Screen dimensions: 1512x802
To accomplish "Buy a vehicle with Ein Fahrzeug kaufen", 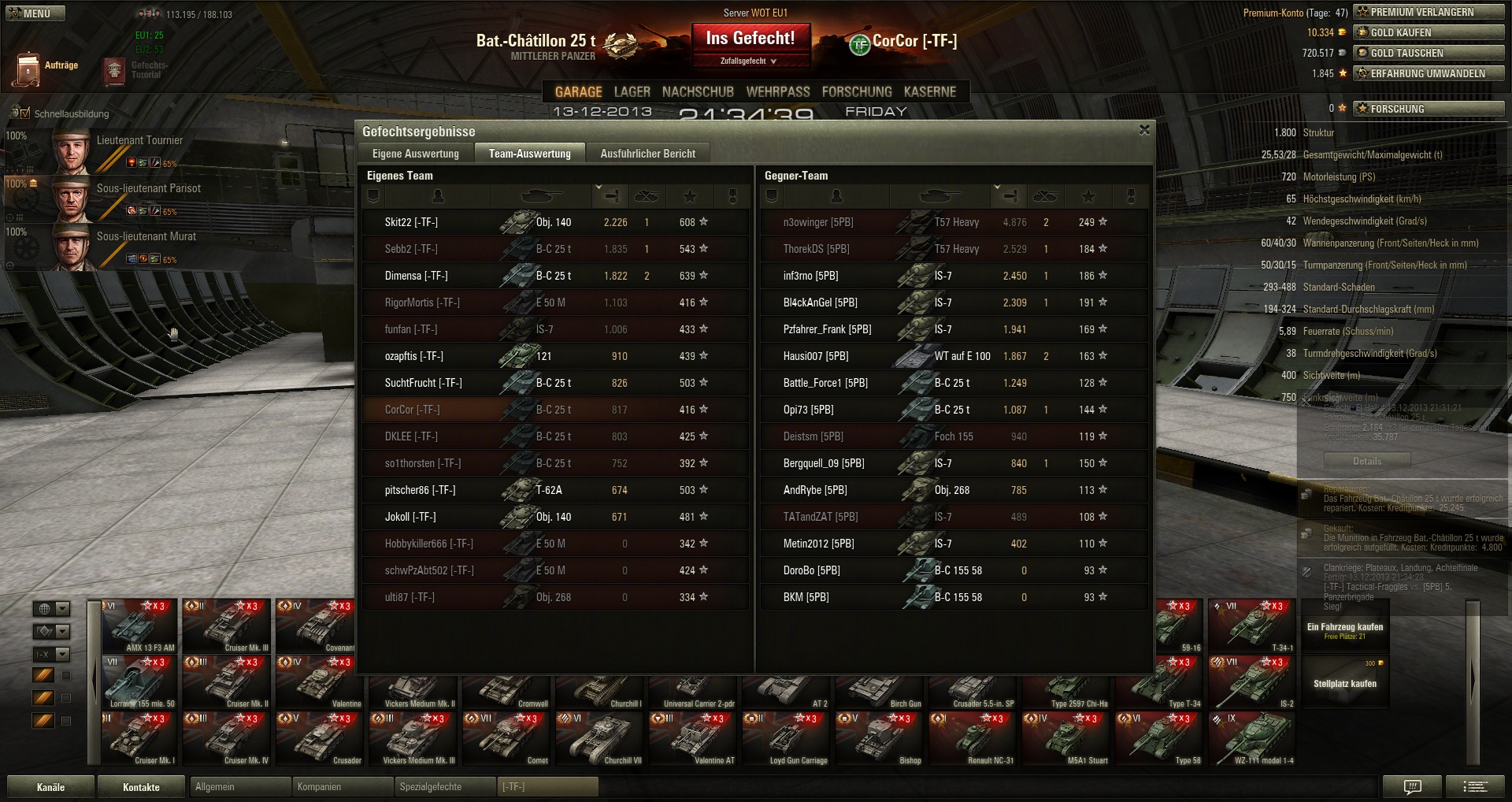I will pyautogui.click(x=1344, y=629).
